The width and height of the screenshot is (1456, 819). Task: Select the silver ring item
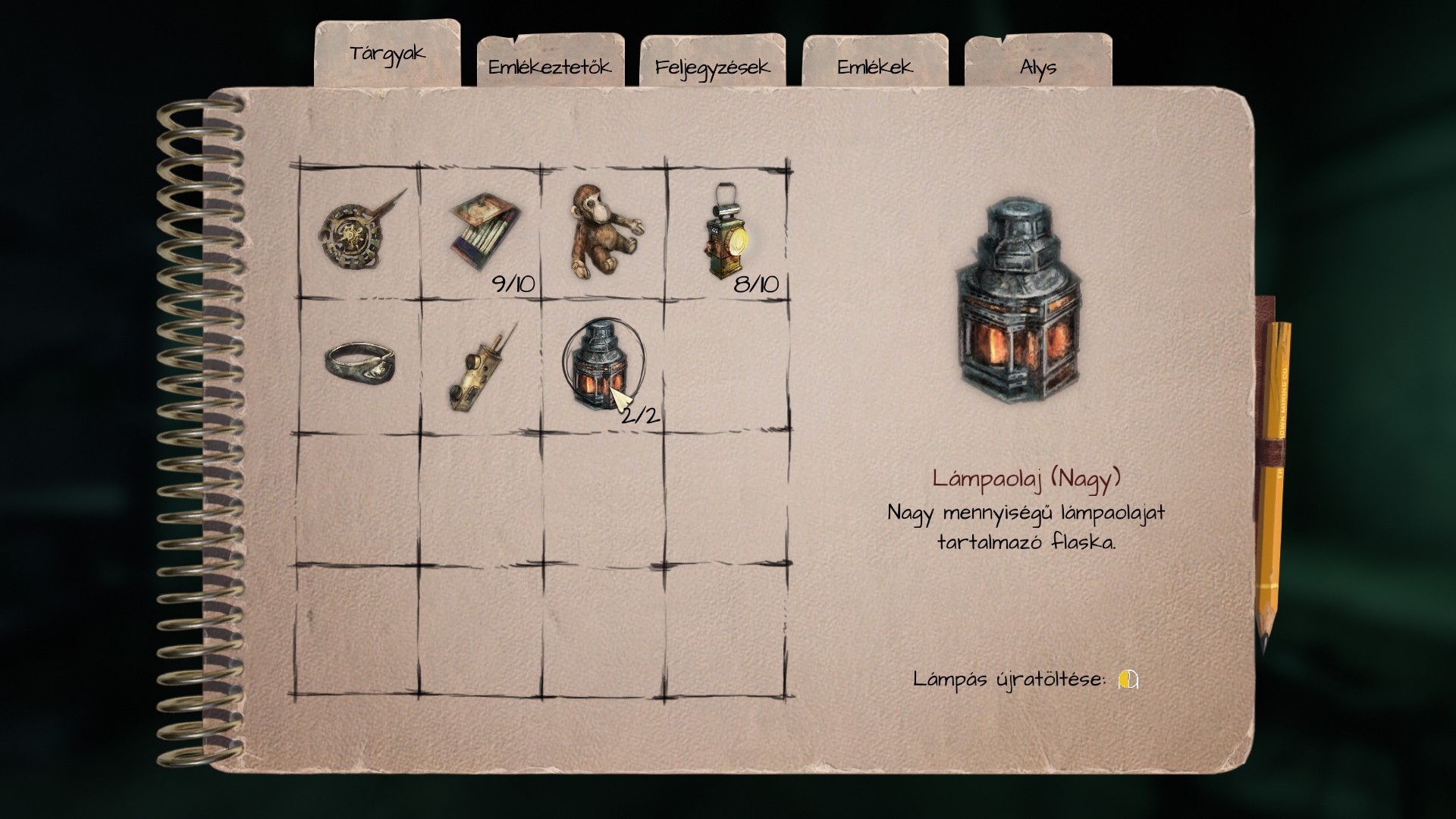click(358, 364)
